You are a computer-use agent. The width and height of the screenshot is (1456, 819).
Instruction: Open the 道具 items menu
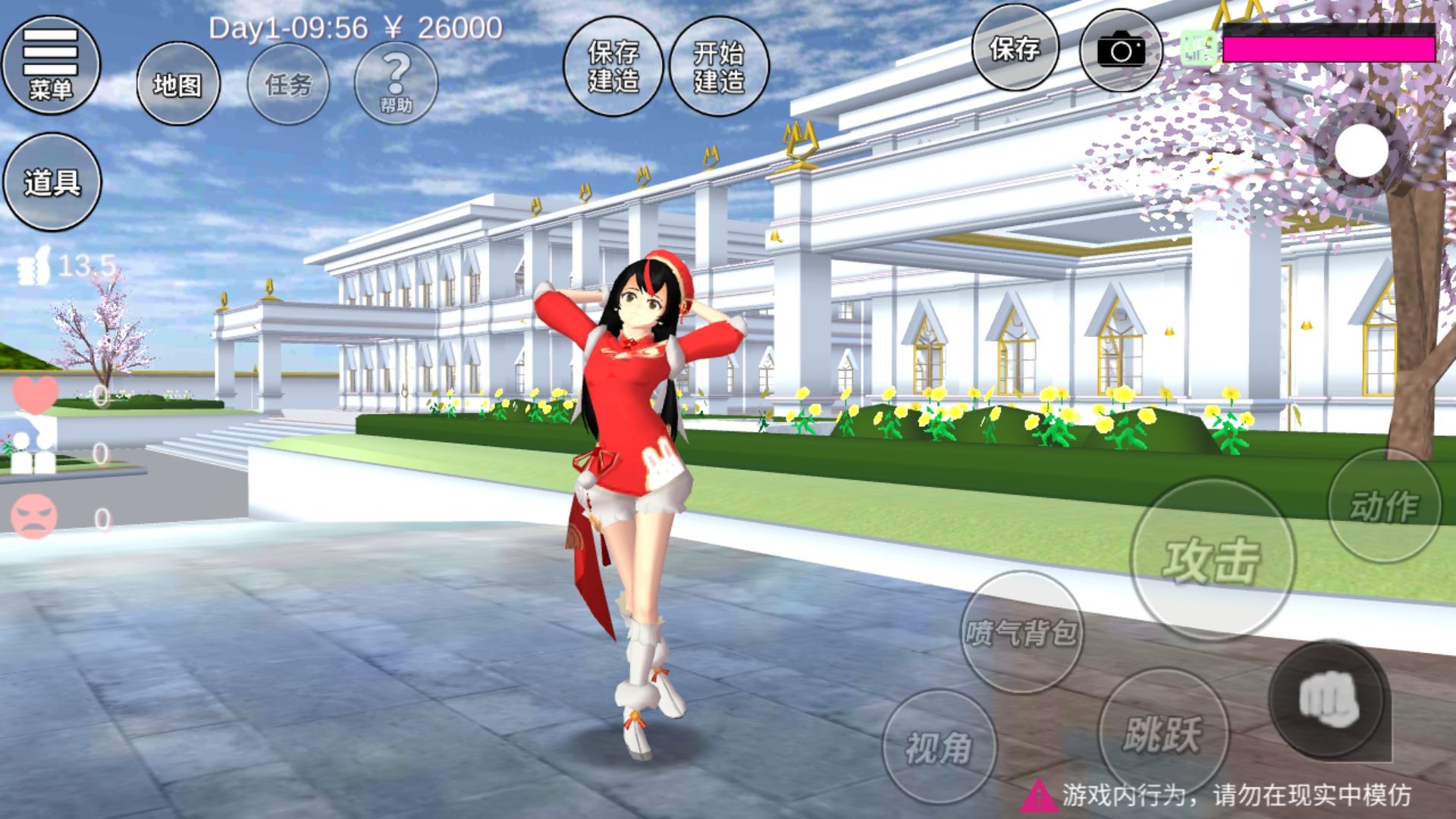(x=52, y=182)
